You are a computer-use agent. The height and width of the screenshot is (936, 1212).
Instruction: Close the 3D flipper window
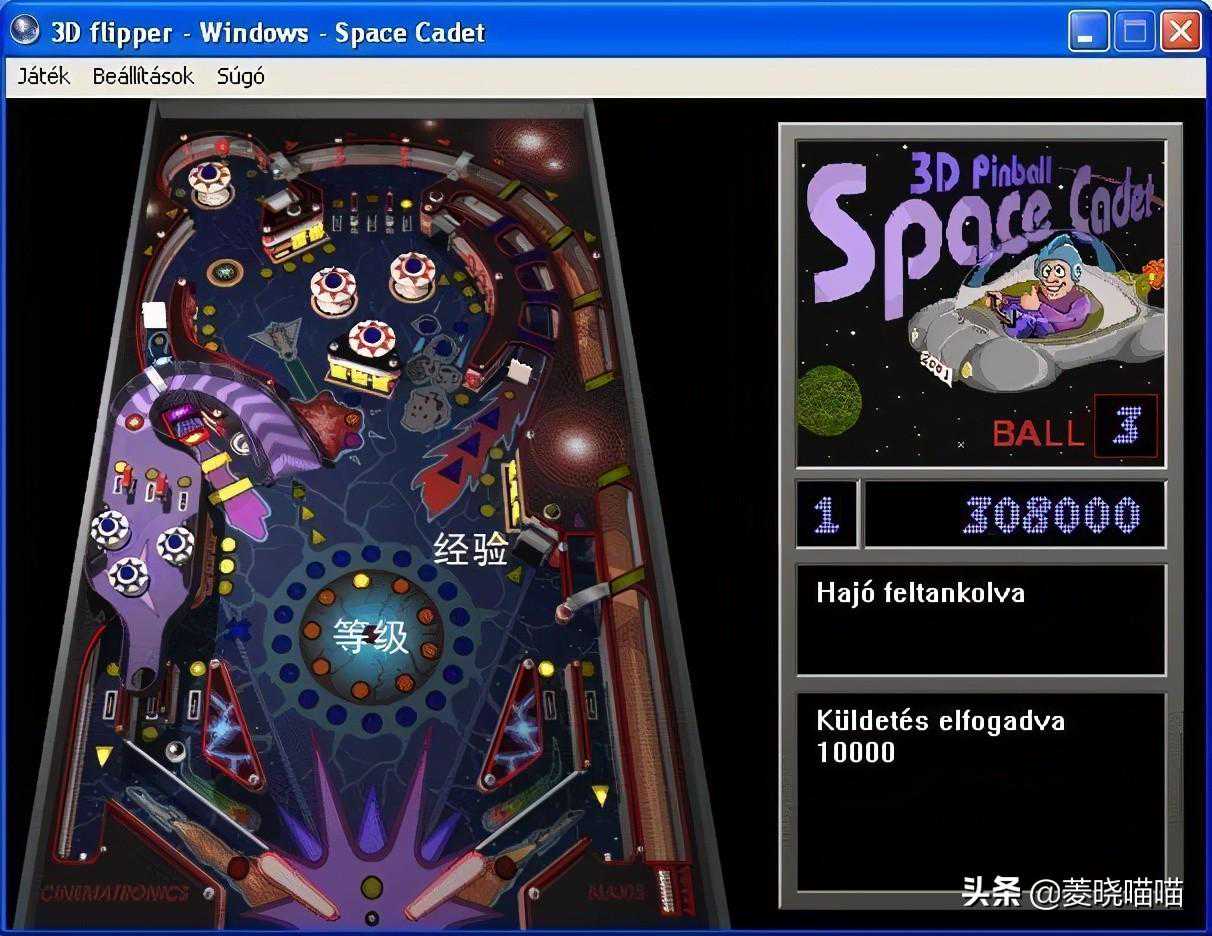coord(1180,32)
